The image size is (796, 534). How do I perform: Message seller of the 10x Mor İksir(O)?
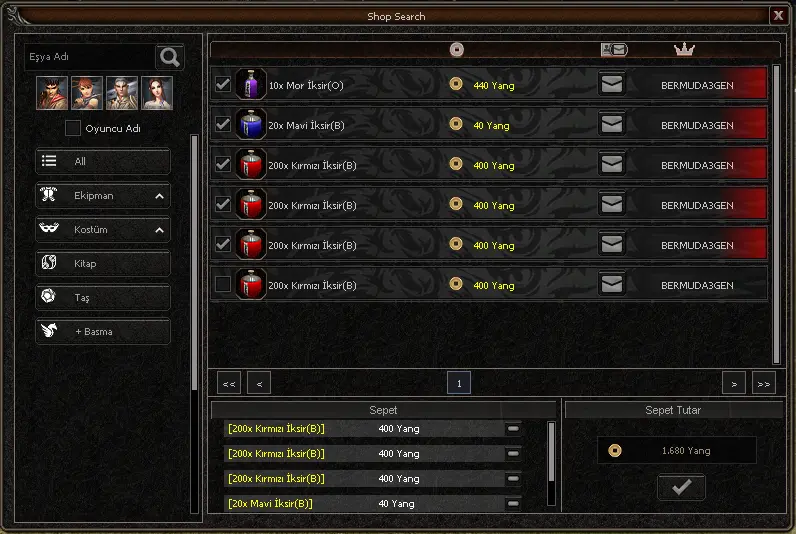(x=612, y=85)
